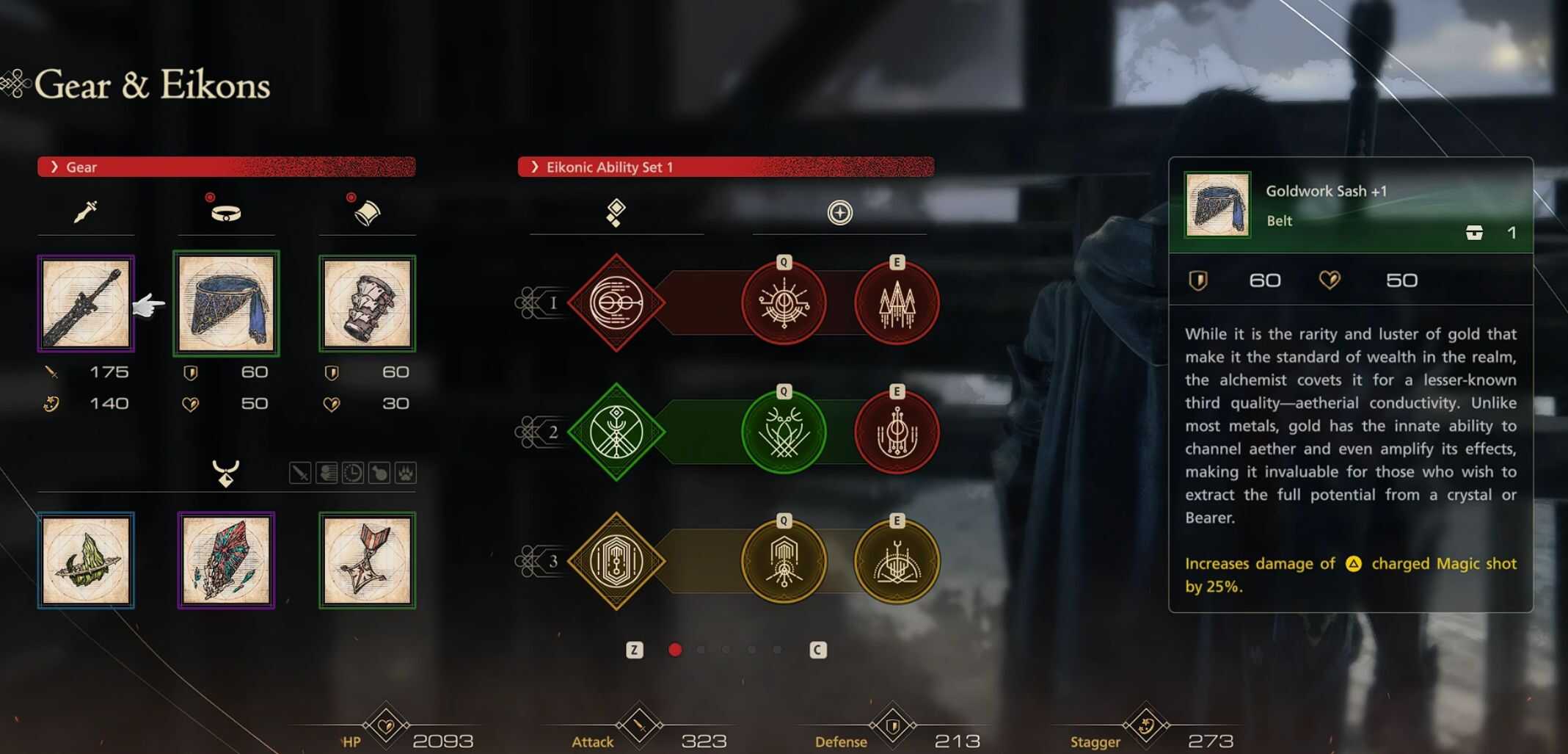Click the active red page indicator dot
The height and width of the screenshot is (754, 1568).
(x=675, y=650)
